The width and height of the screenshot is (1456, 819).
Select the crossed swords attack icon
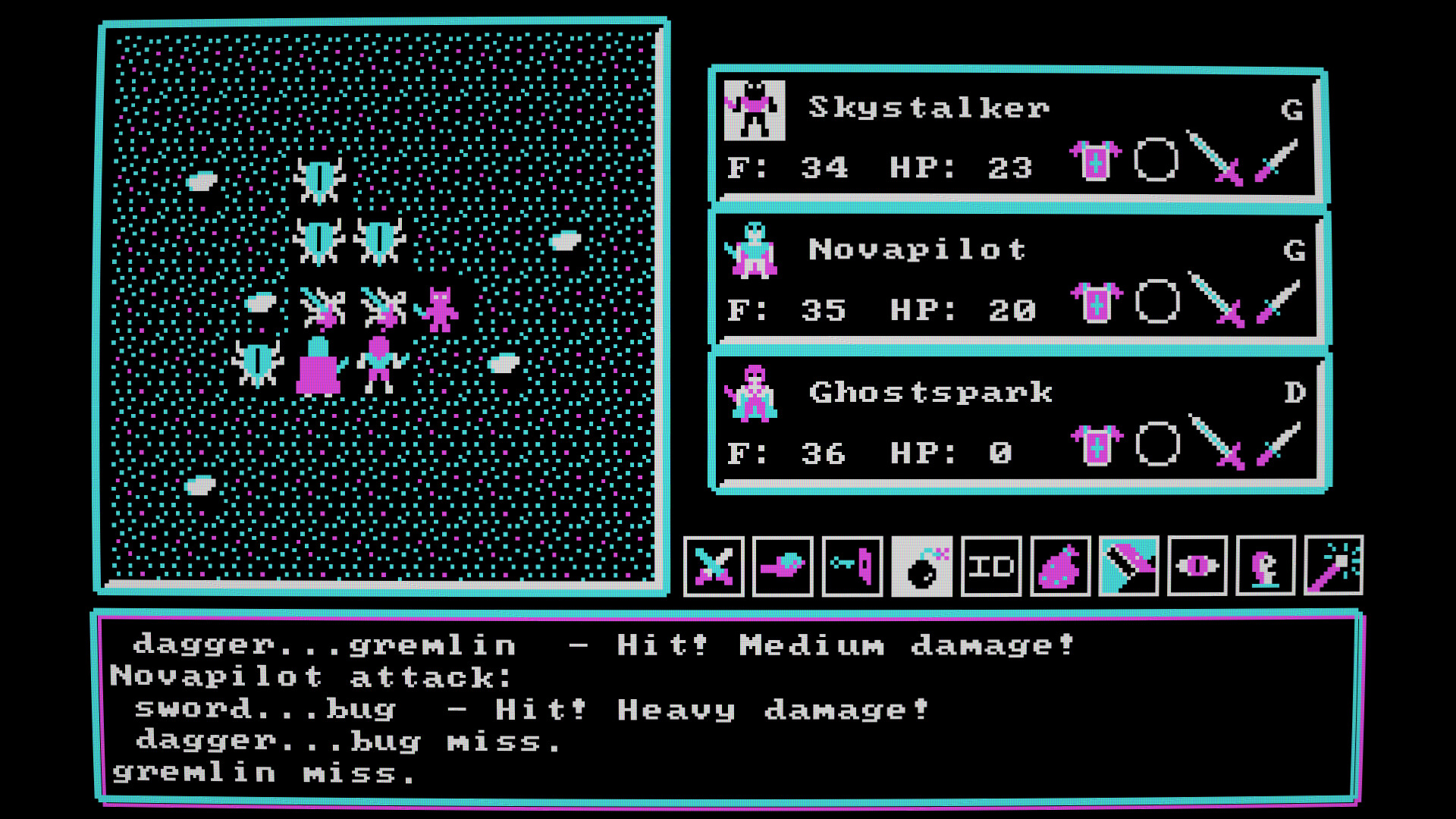tap(714, 567)
